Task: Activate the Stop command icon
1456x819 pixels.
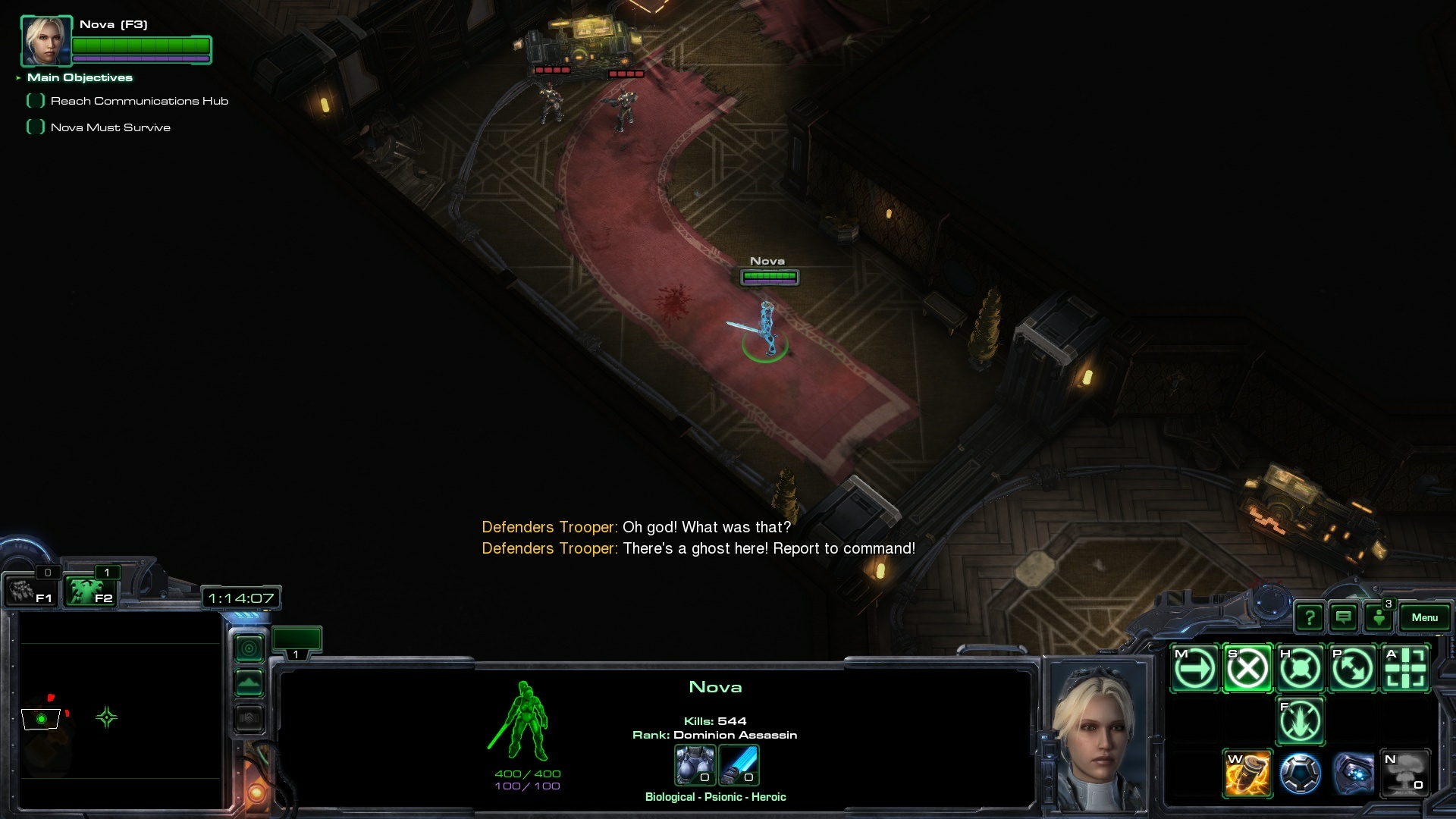Action: (1247, 669)
